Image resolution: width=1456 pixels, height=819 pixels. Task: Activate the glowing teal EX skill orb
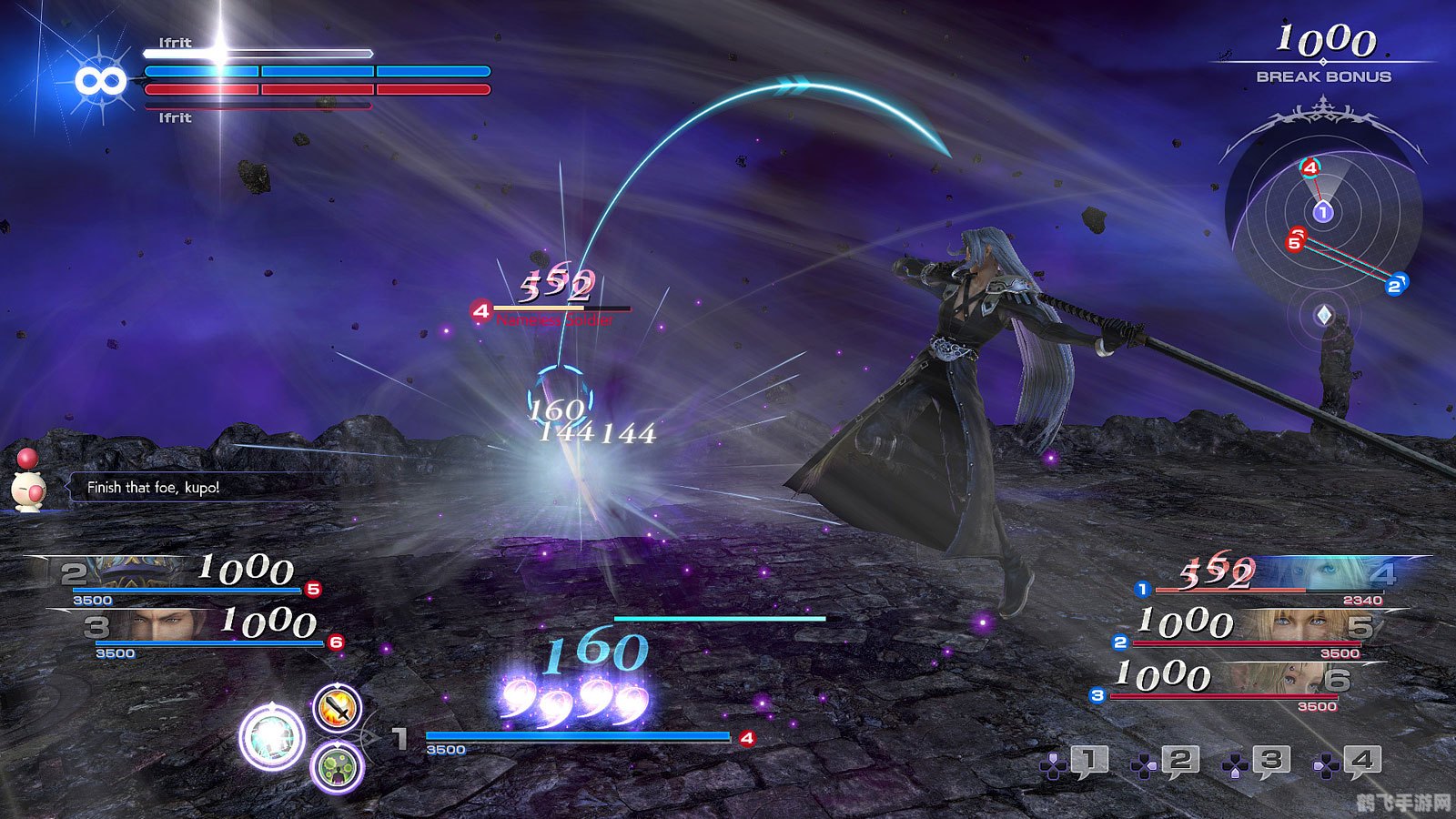tap(271, 736)
